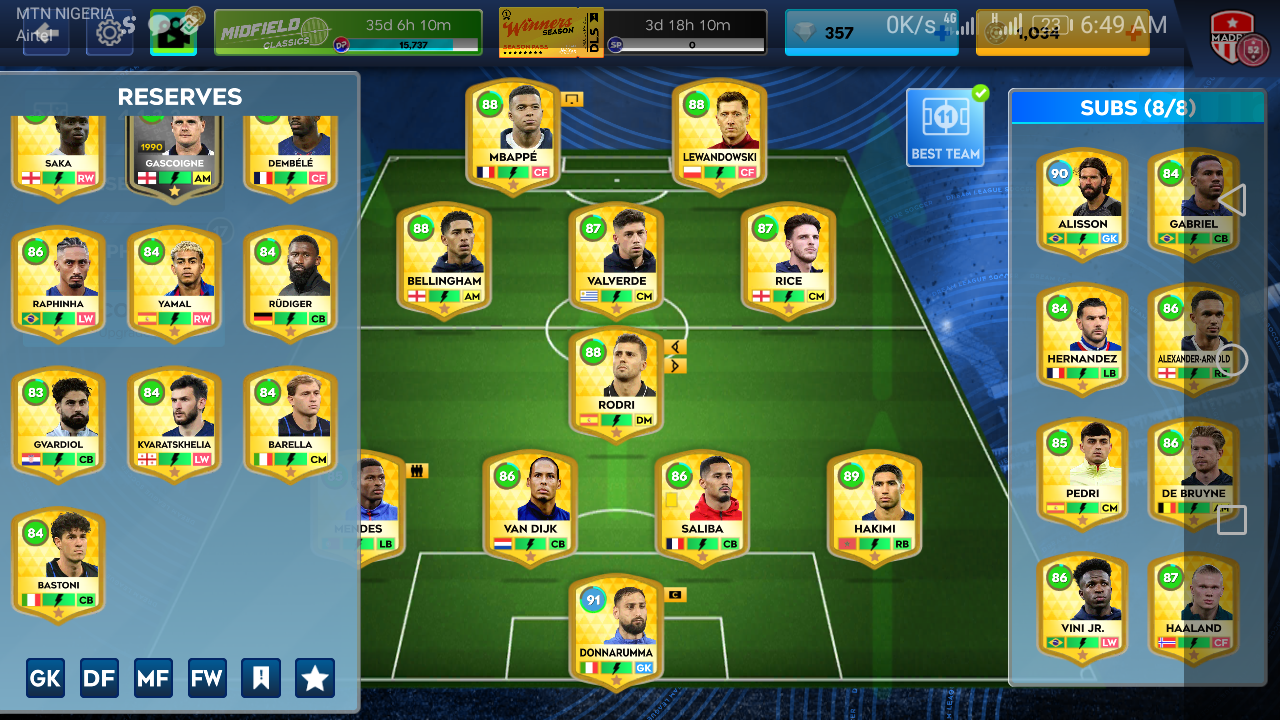Add more diamonds with plus button
This screenshot has width=1280, height=720.
(x=942, y=33)
